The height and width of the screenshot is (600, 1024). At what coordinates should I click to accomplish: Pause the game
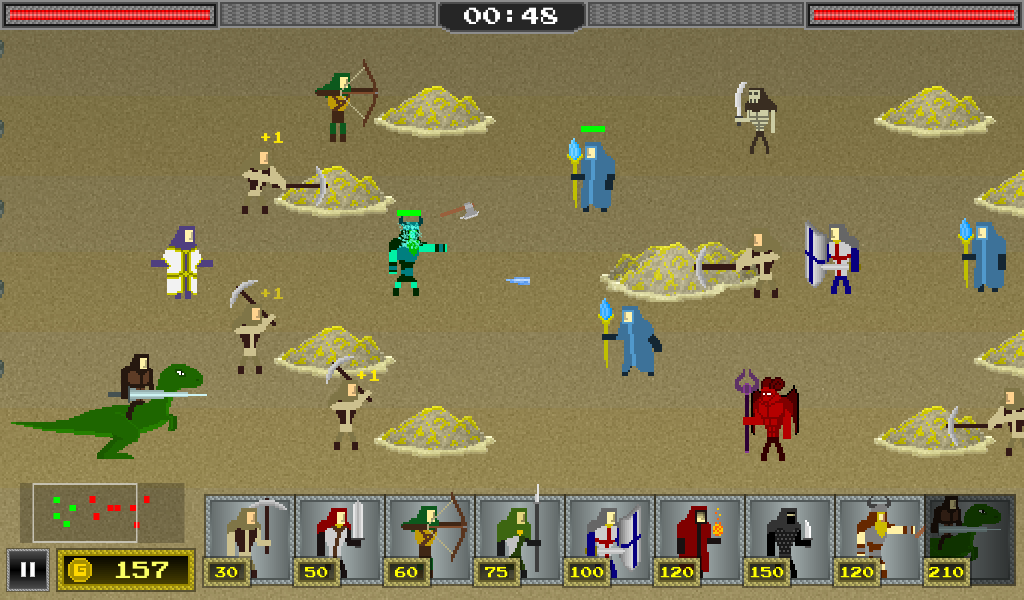28,570
